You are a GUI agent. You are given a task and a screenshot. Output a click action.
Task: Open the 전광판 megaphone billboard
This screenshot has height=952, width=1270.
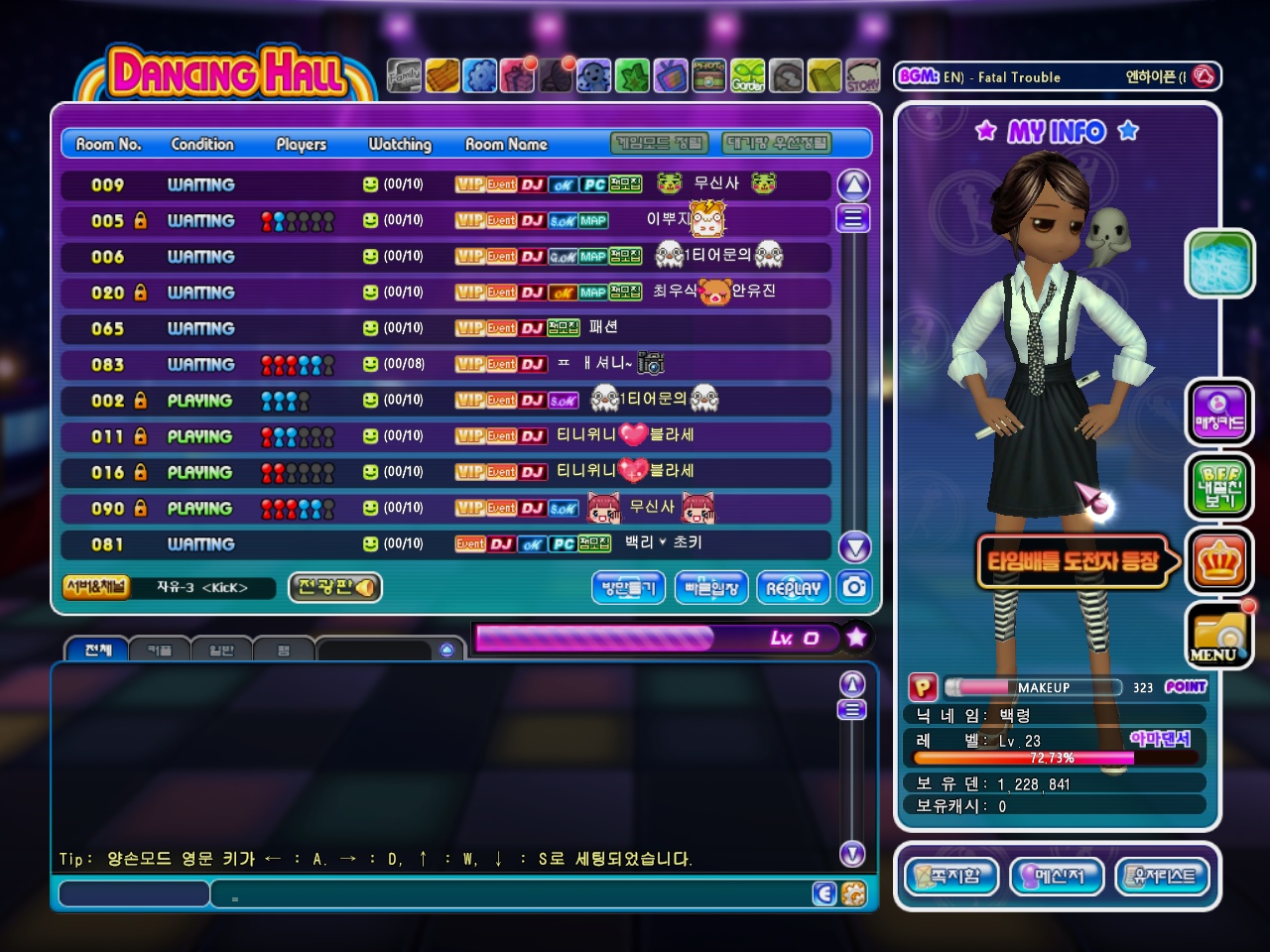[x=335, y=587]
